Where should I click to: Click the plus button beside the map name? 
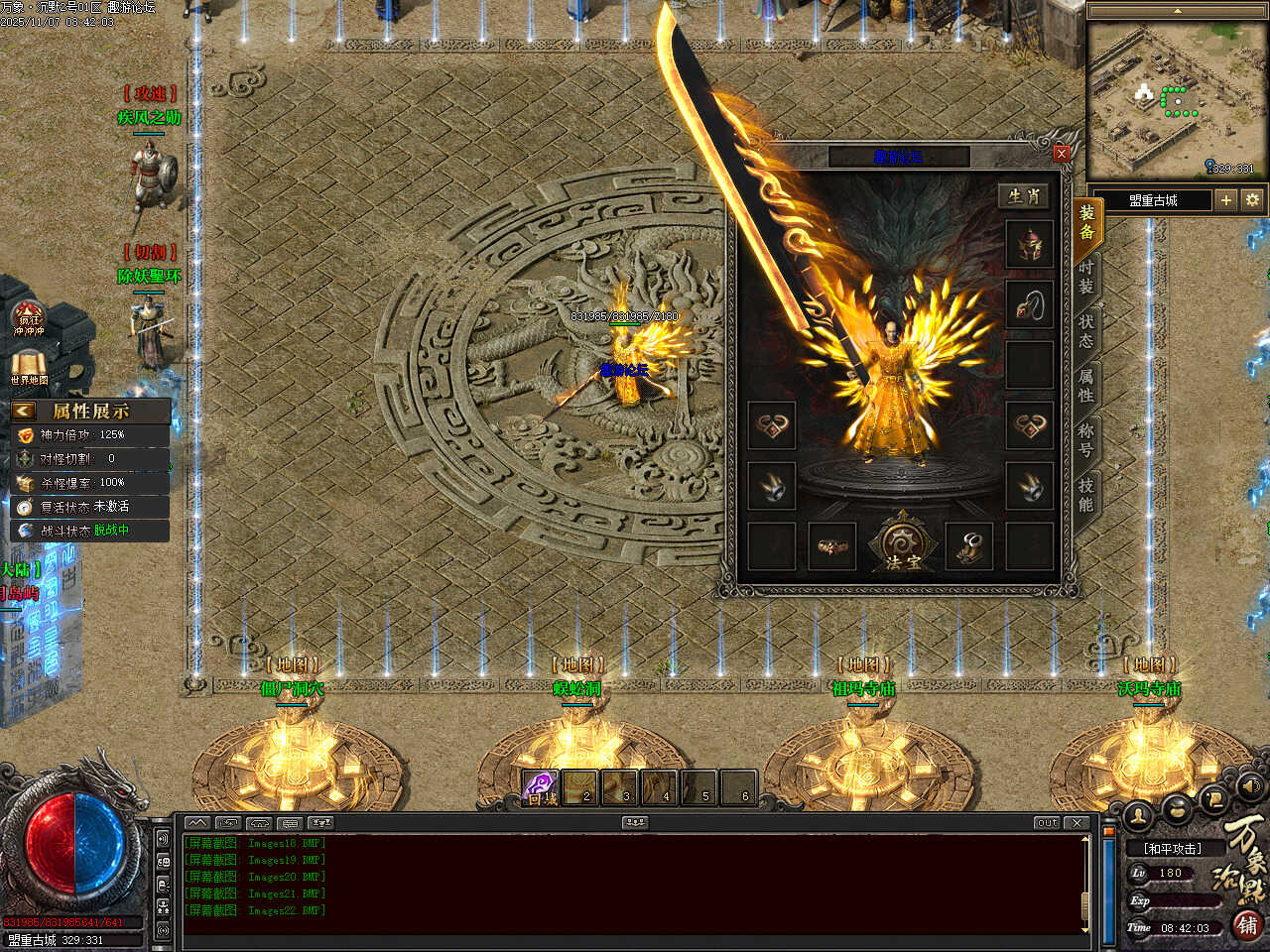pyautogui.click(x=1226, y=200)
